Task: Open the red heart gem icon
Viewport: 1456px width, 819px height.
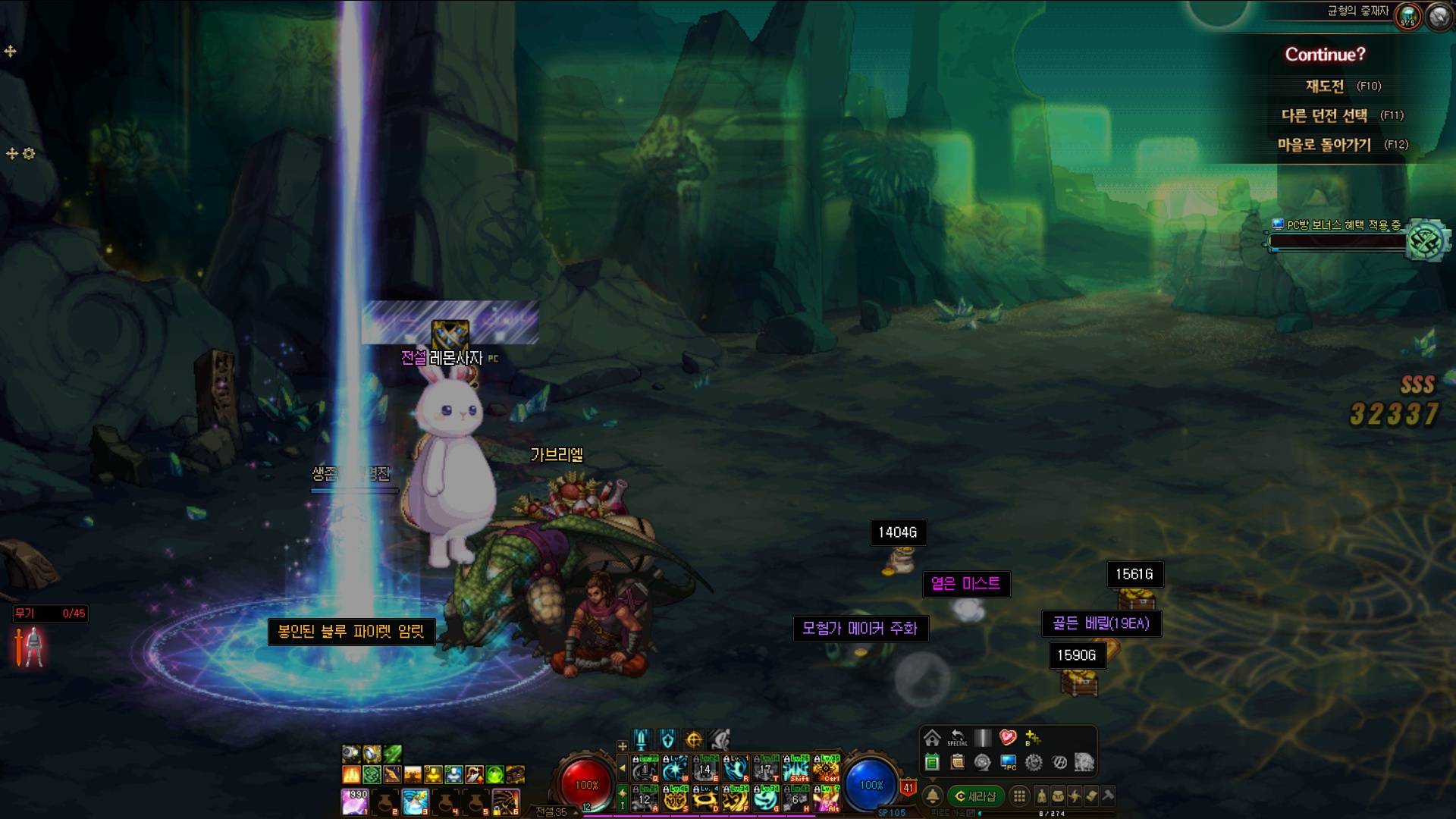Action: point(1007,737)
